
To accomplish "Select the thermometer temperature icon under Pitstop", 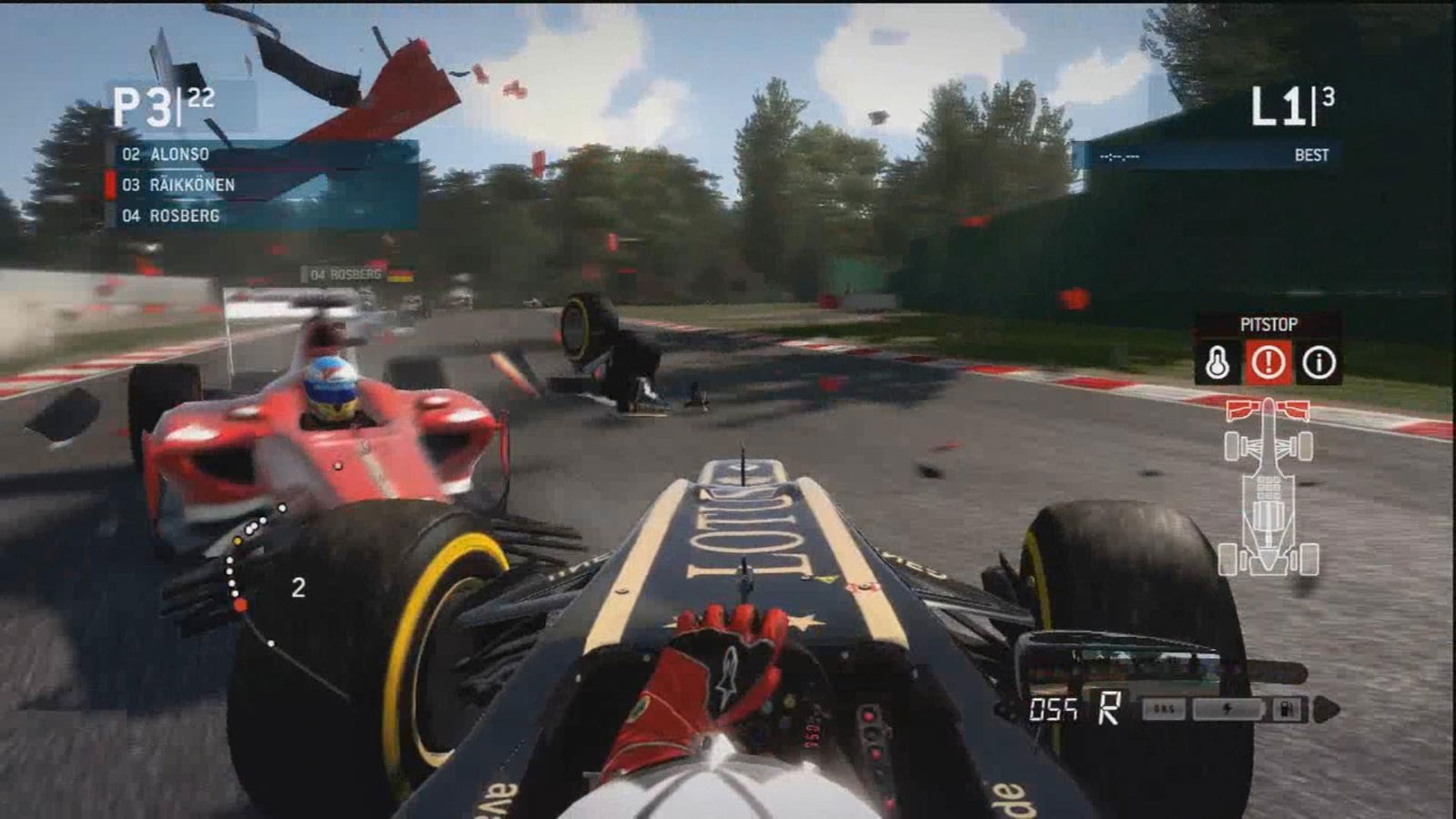I will coord(1218,363).
